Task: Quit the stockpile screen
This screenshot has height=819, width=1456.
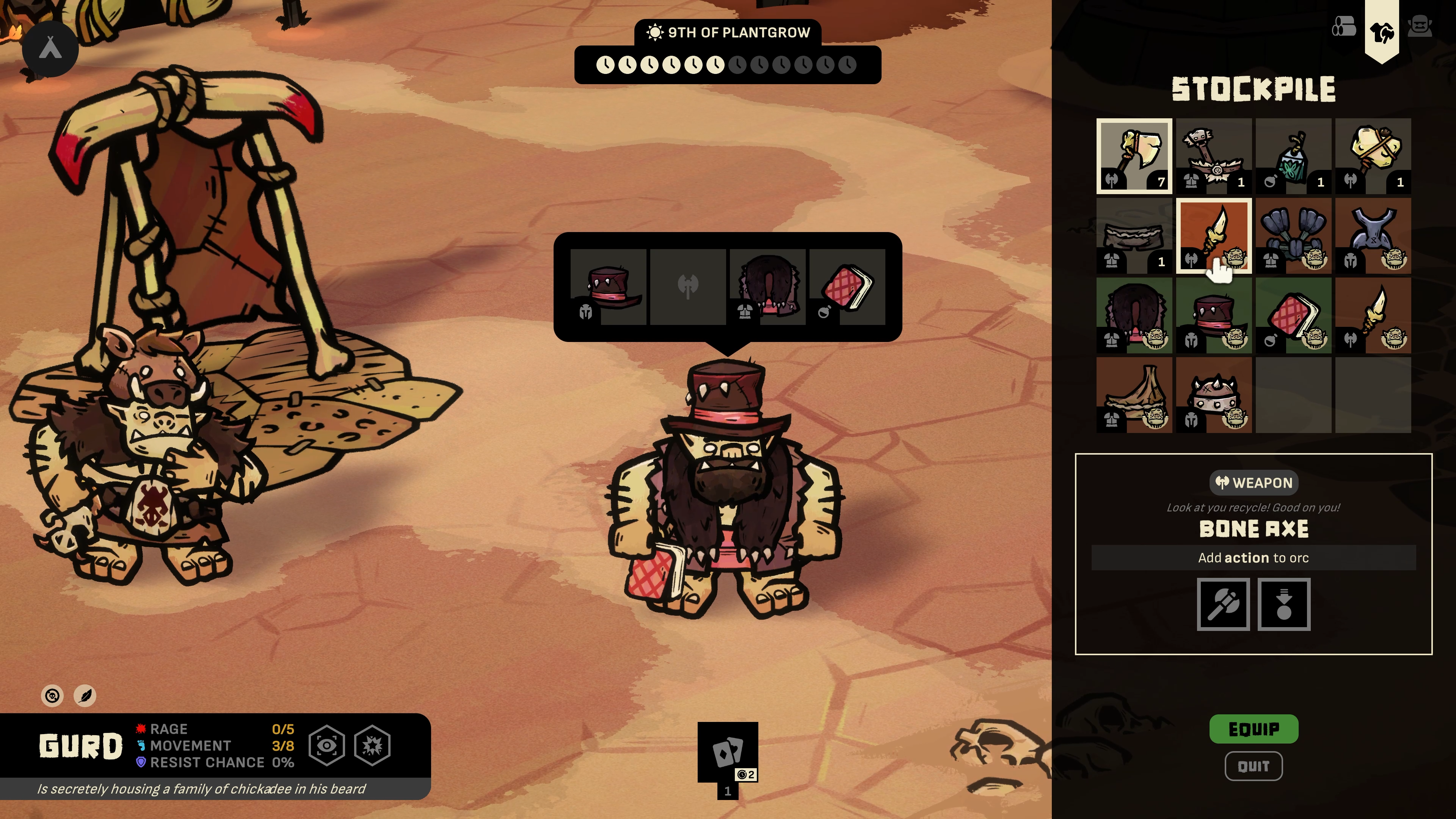Action: tap(1253, 766)
